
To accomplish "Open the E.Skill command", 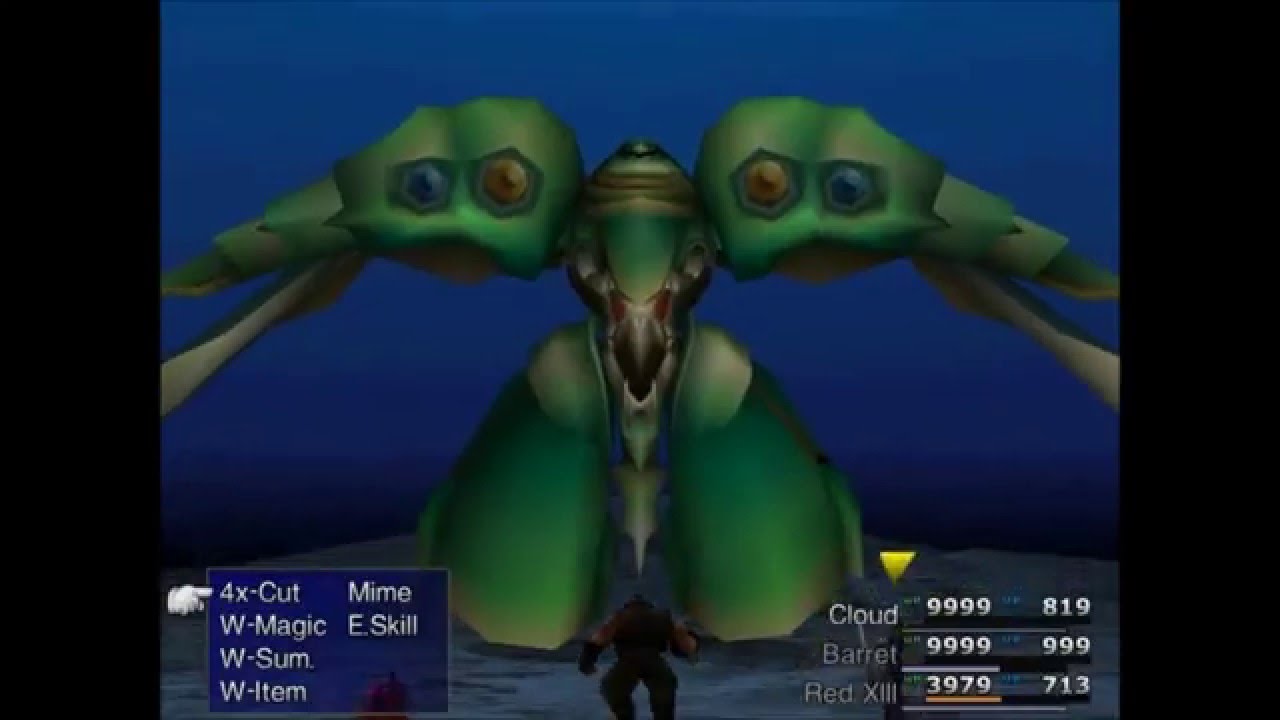I will pos(383,626).
